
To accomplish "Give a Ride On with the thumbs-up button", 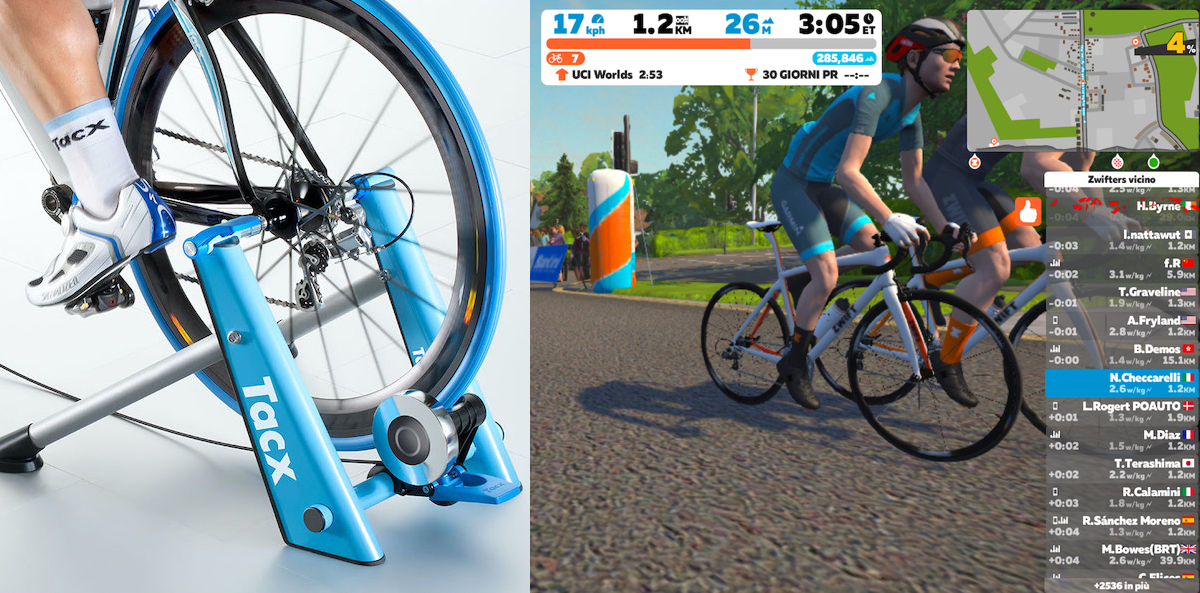I will click(1028, 212).
